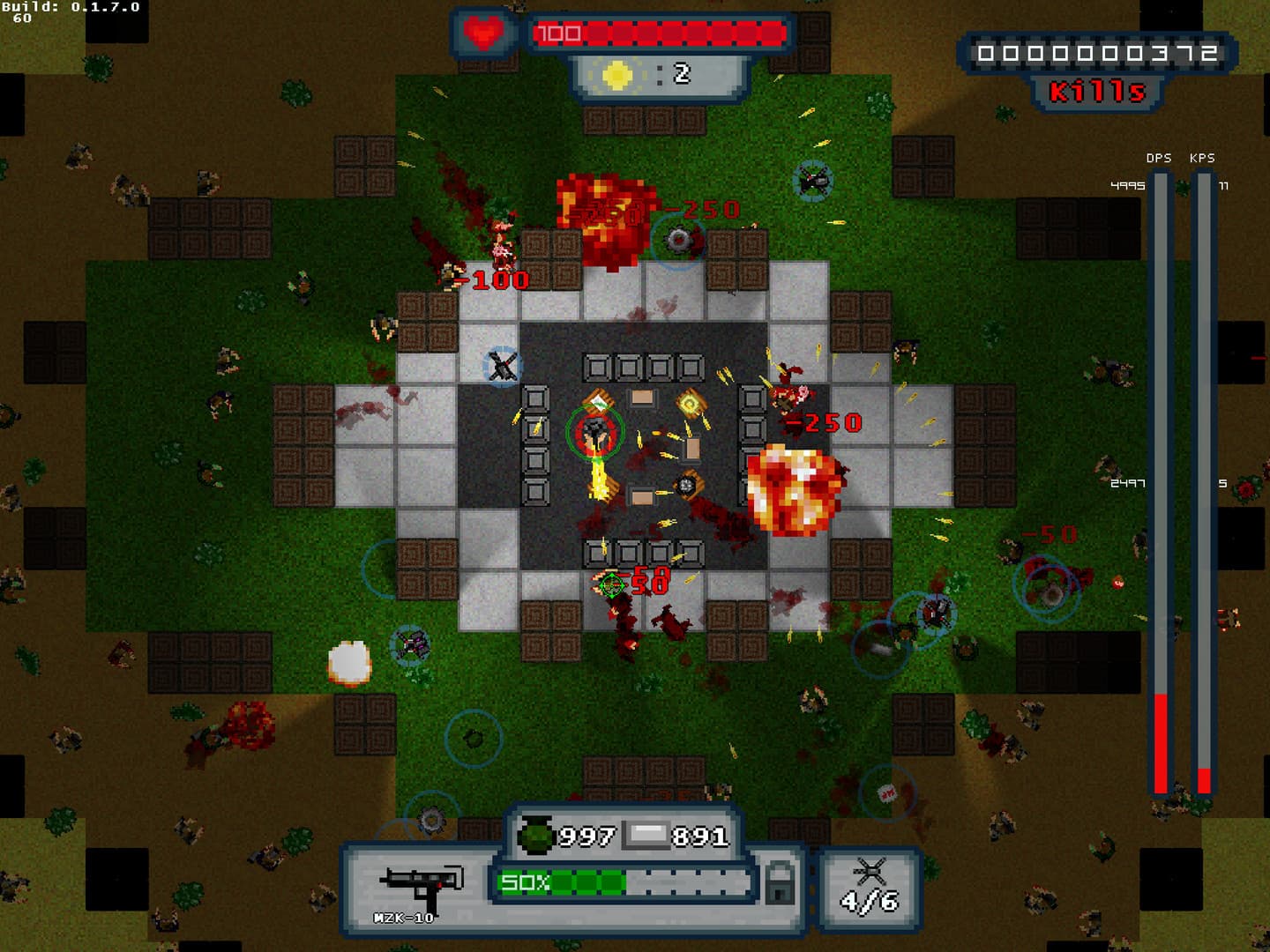Click the heart icon beside the health bar
Screen dimensions: 1270x952
coord(483,32)
